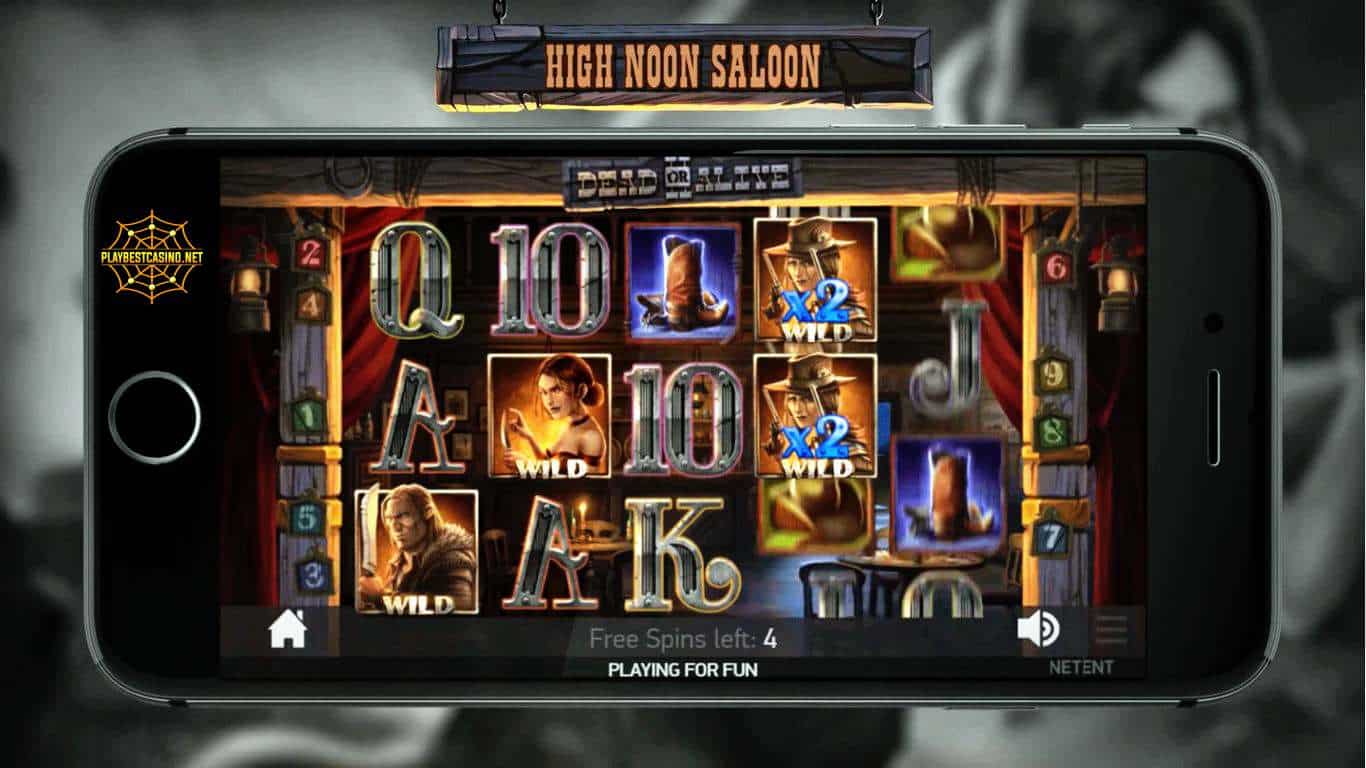
Task: Select payline marker 5
Action: pos(309,517)
